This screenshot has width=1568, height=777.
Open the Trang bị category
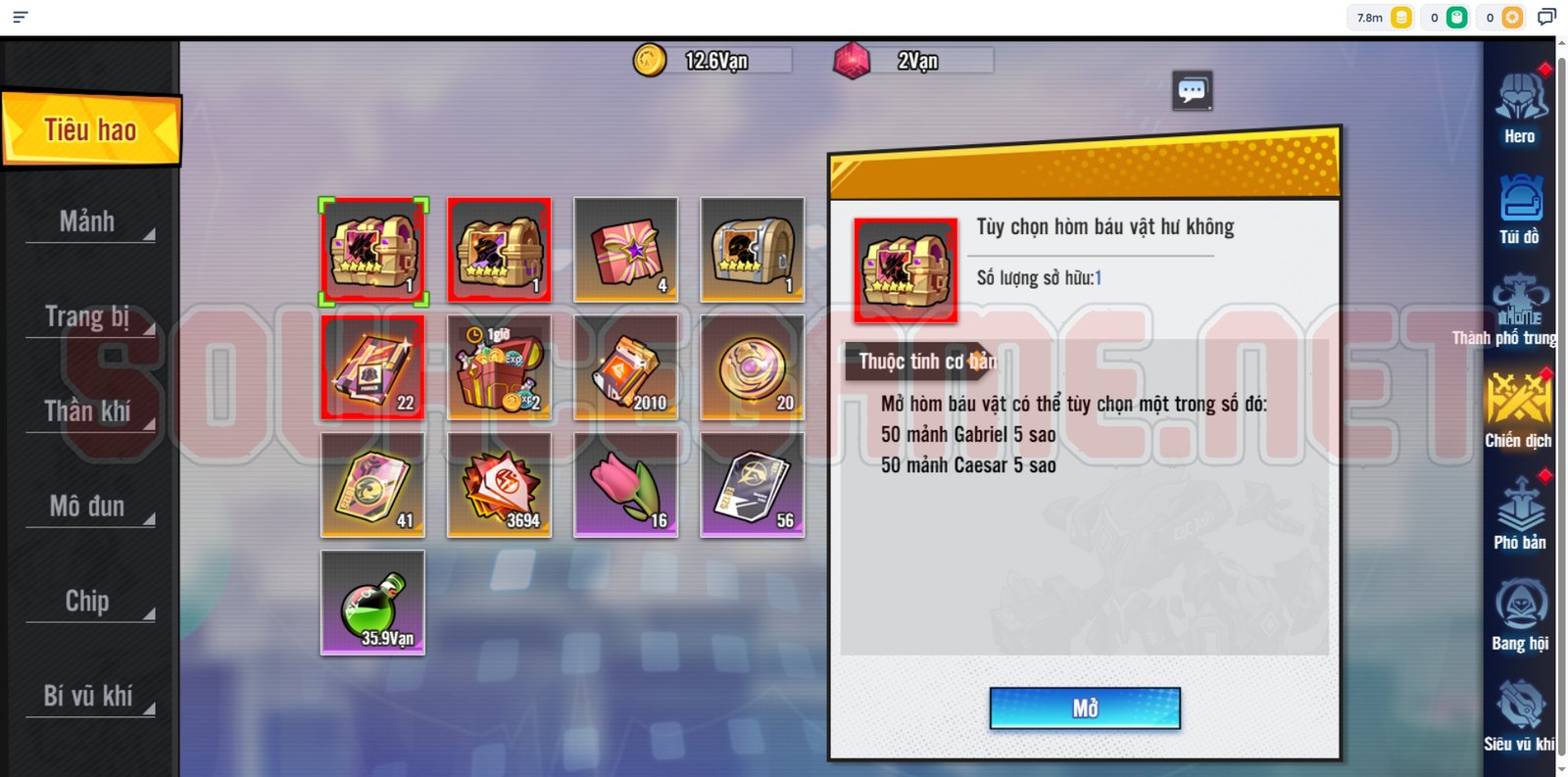click(88, 317)
